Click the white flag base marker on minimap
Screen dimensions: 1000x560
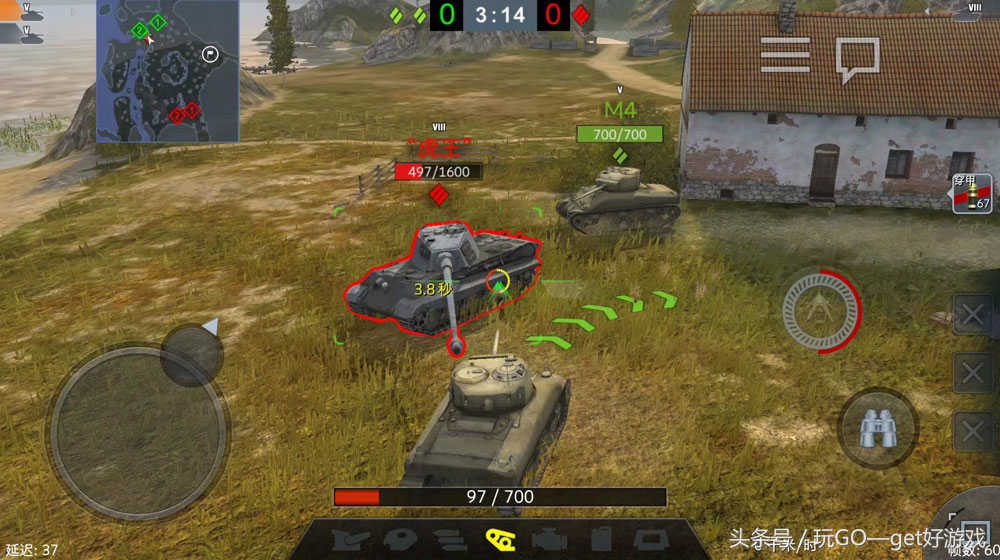[209, 54]
